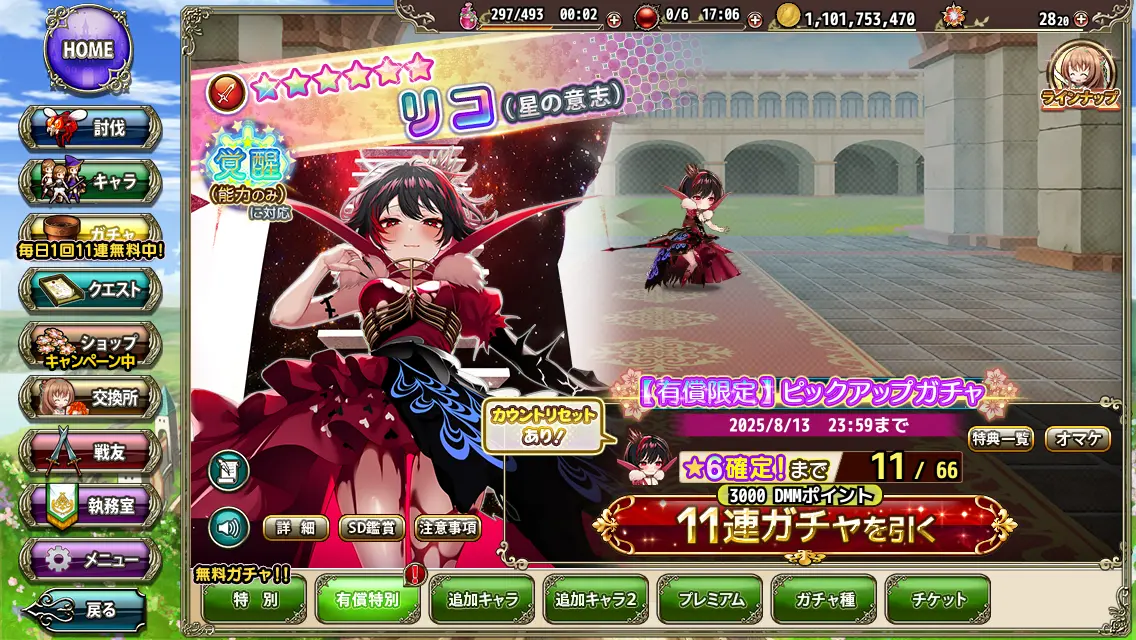Open the HOME screen
The width and height of the screenshot is (1136, 640).
(88, 49)
